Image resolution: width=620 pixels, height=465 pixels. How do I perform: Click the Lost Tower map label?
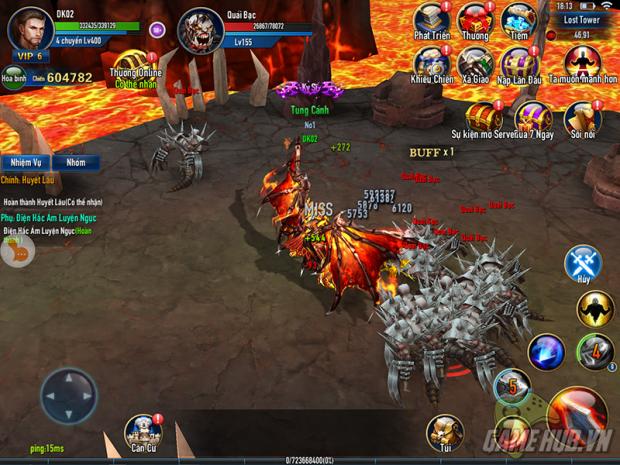[x=581, y=19]
